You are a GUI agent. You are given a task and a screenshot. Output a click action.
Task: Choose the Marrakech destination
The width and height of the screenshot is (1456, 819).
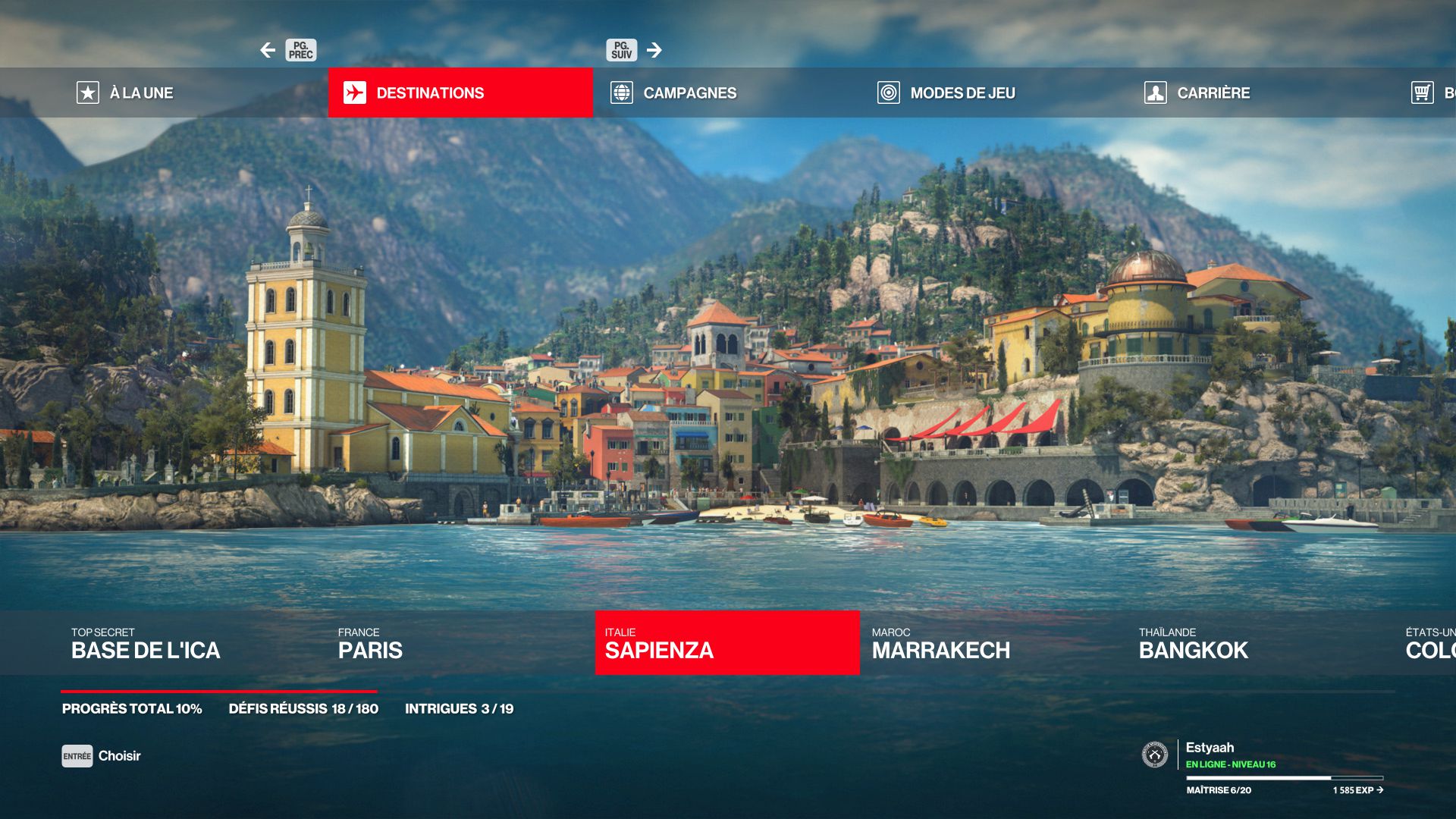tap(940, 643)
